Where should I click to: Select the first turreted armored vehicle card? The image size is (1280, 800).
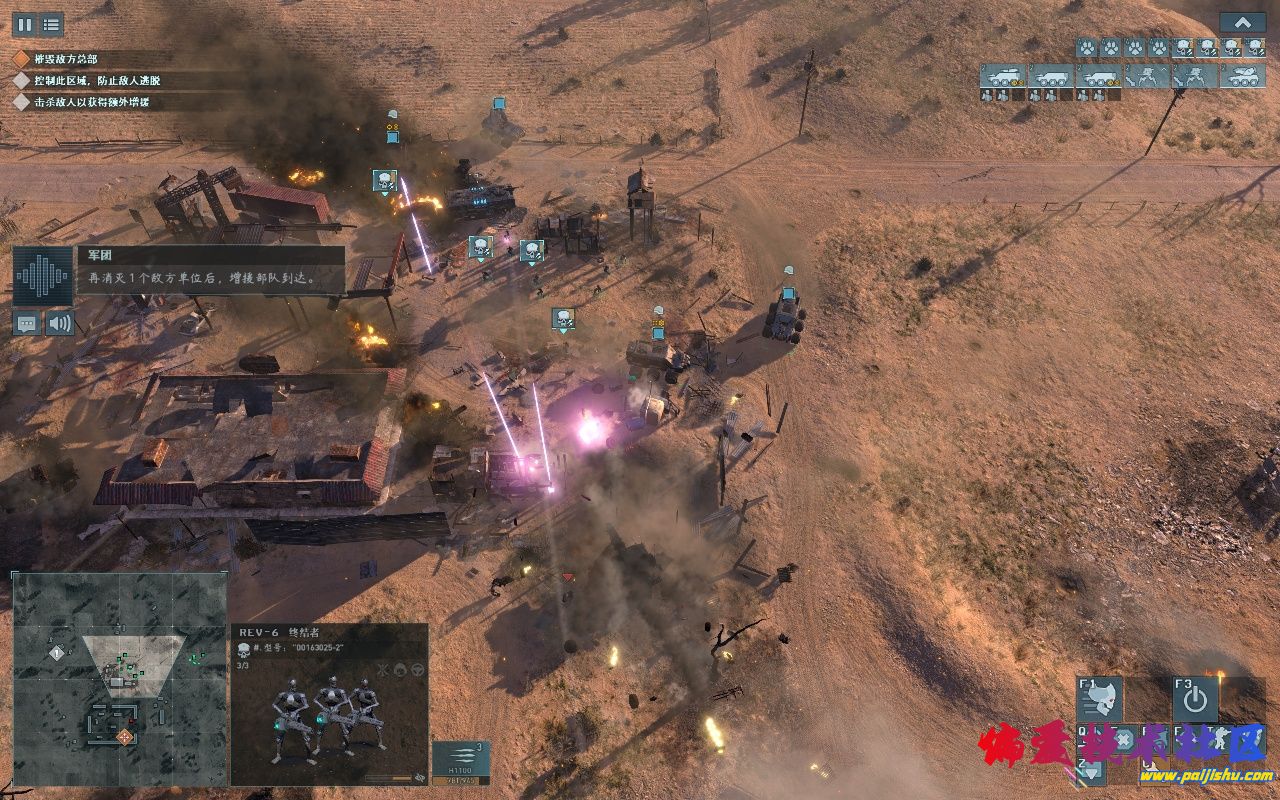[1002, 76]
